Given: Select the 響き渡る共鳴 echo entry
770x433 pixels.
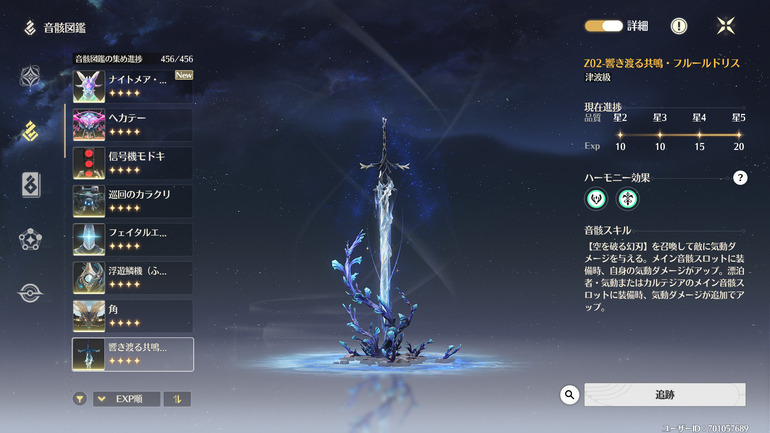Looking at the screenshot, I should [133, 354].
